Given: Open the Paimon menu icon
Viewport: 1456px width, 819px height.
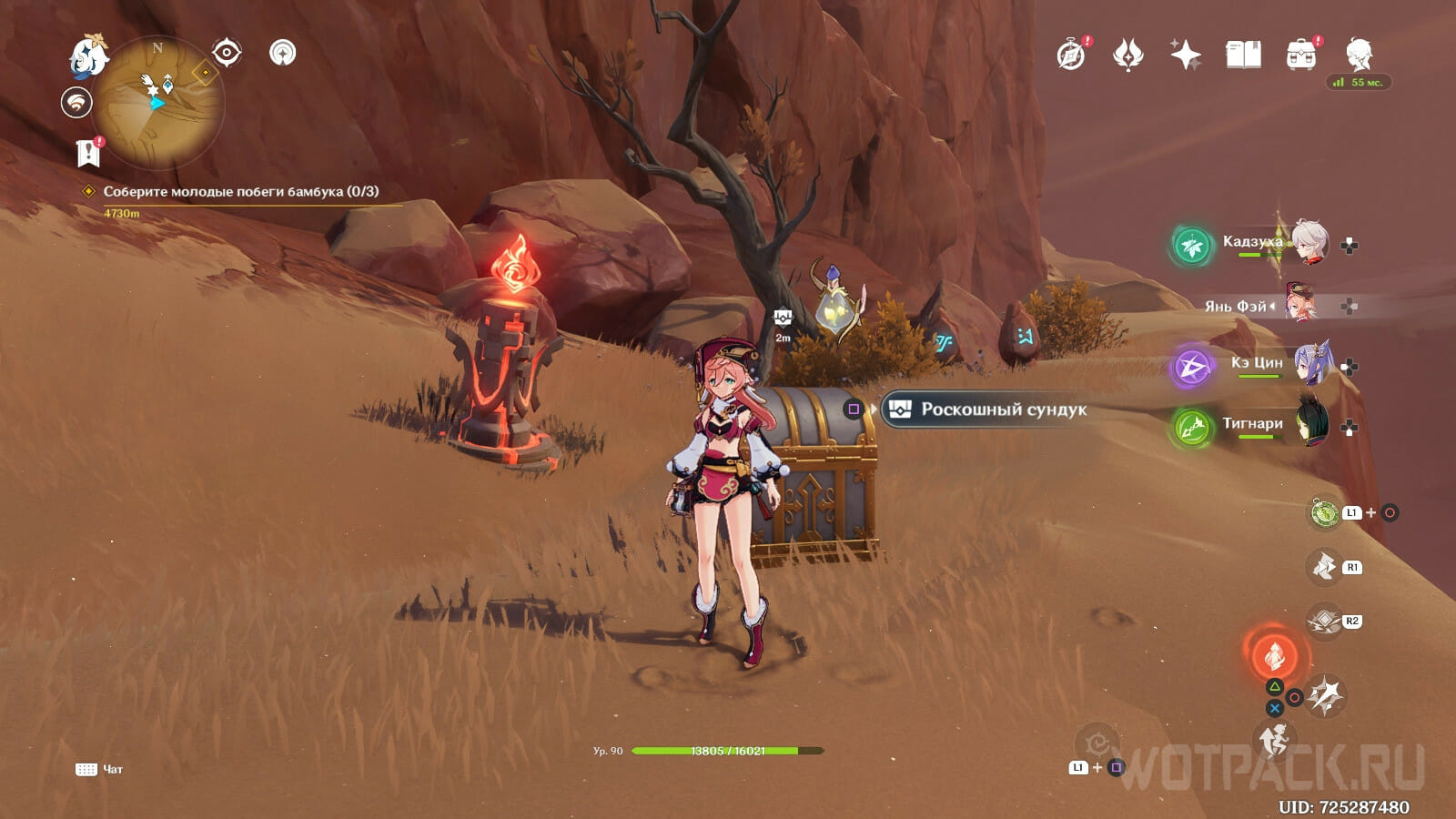Looking at the screenshot, I should click(x=88, y=56).
